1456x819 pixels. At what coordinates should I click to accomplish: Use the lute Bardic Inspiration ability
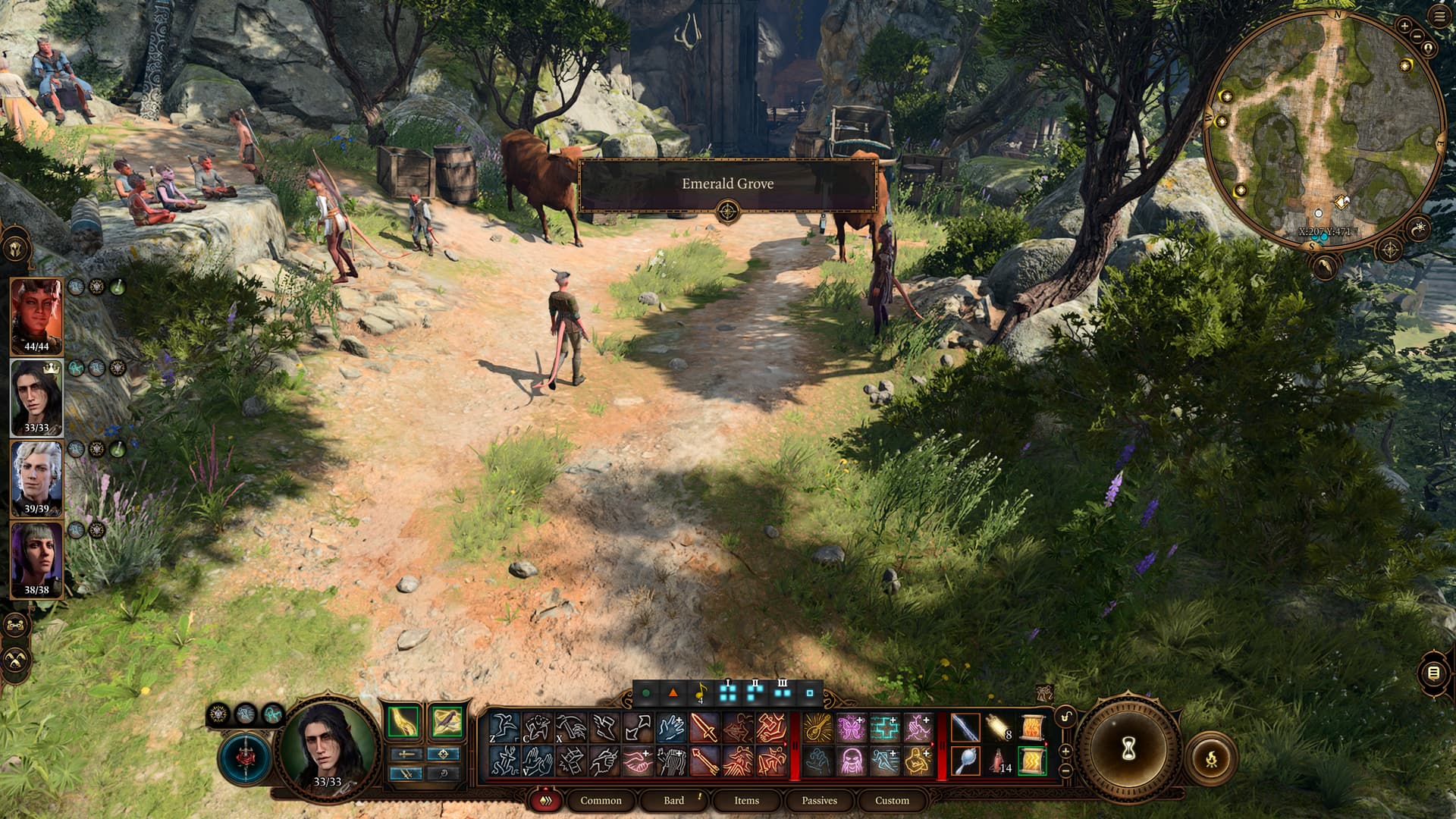click(x=817, y=728)
